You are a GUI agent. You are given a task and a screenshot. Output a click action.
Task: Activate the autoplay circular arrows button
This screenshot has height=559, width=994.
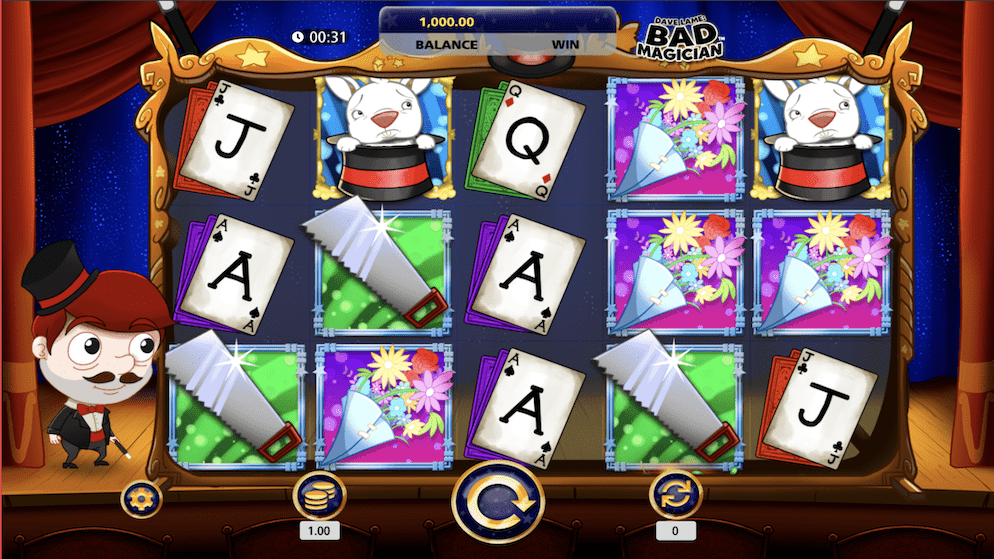click(x=675, y=495)
